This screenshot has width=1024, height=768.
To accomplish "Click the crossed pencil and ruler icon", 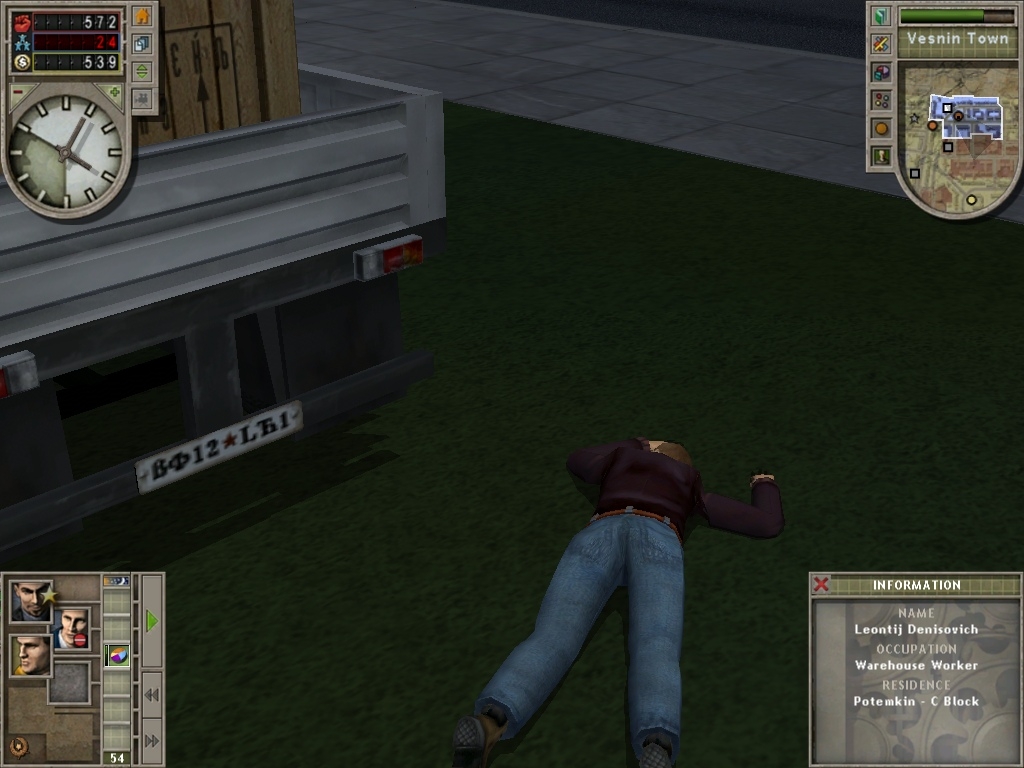I will [880, 44].
